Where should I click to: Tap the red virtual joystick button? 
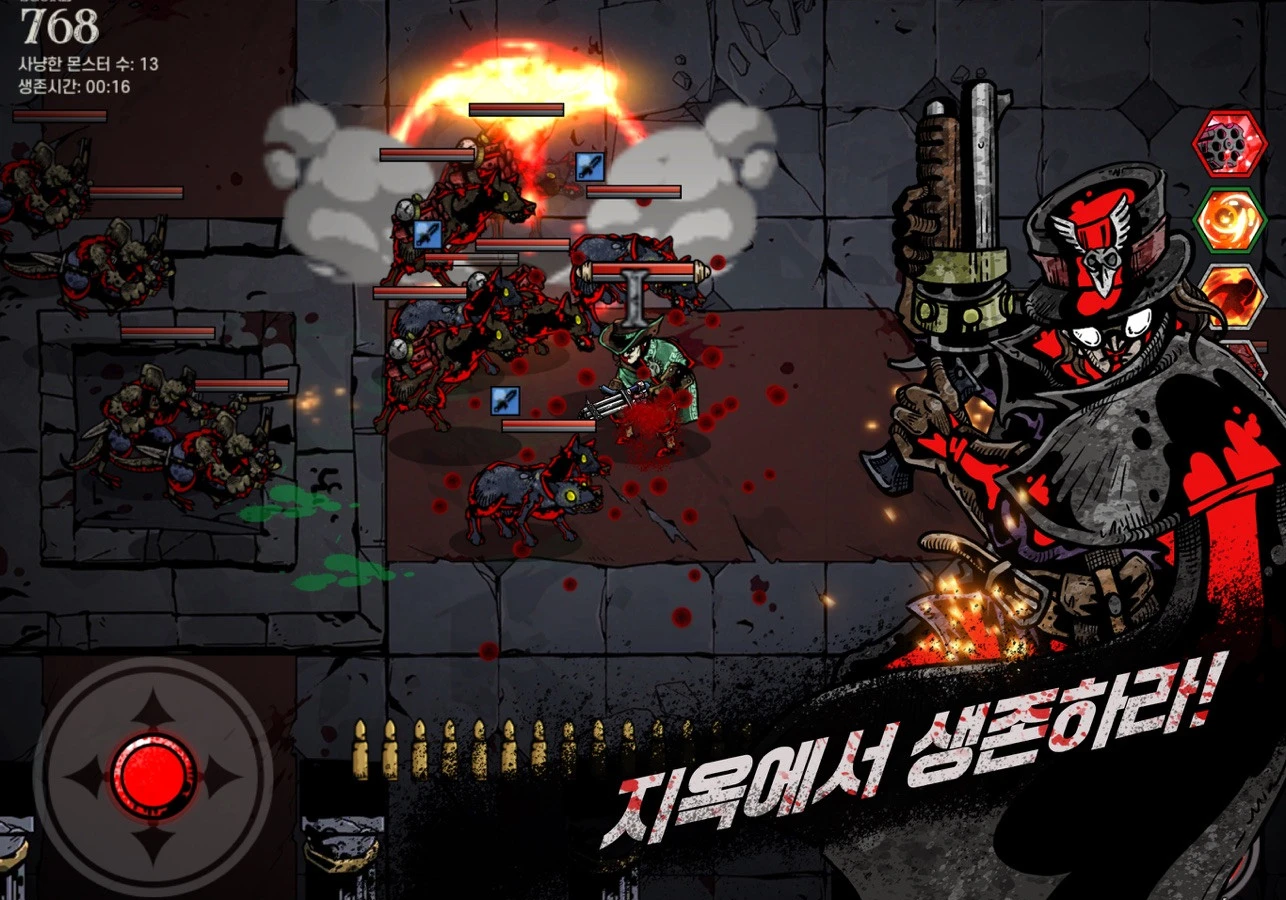point(153,775)
